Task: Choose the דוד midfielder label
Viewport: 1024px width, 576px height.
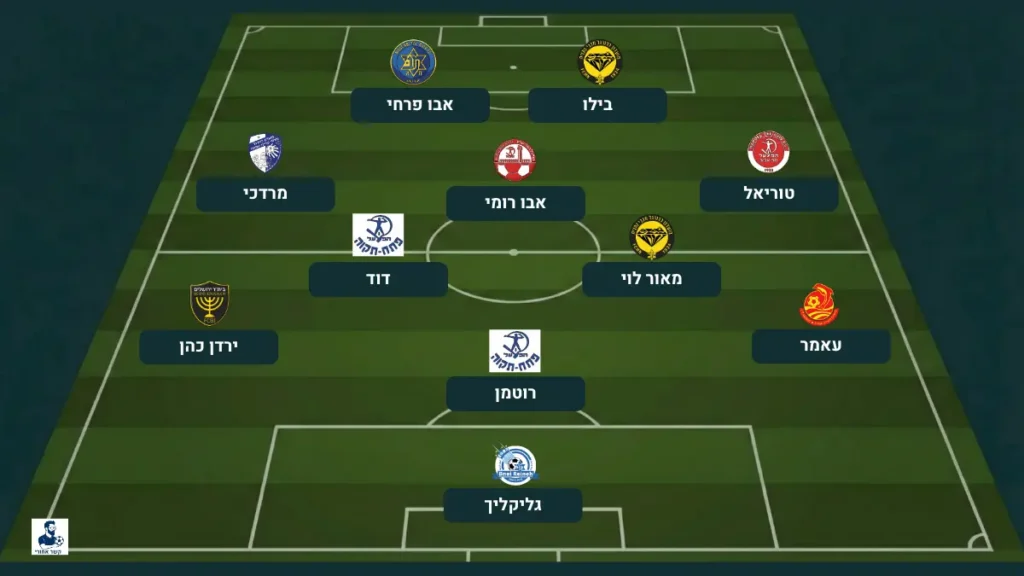Action: click(x=378, y=279)
